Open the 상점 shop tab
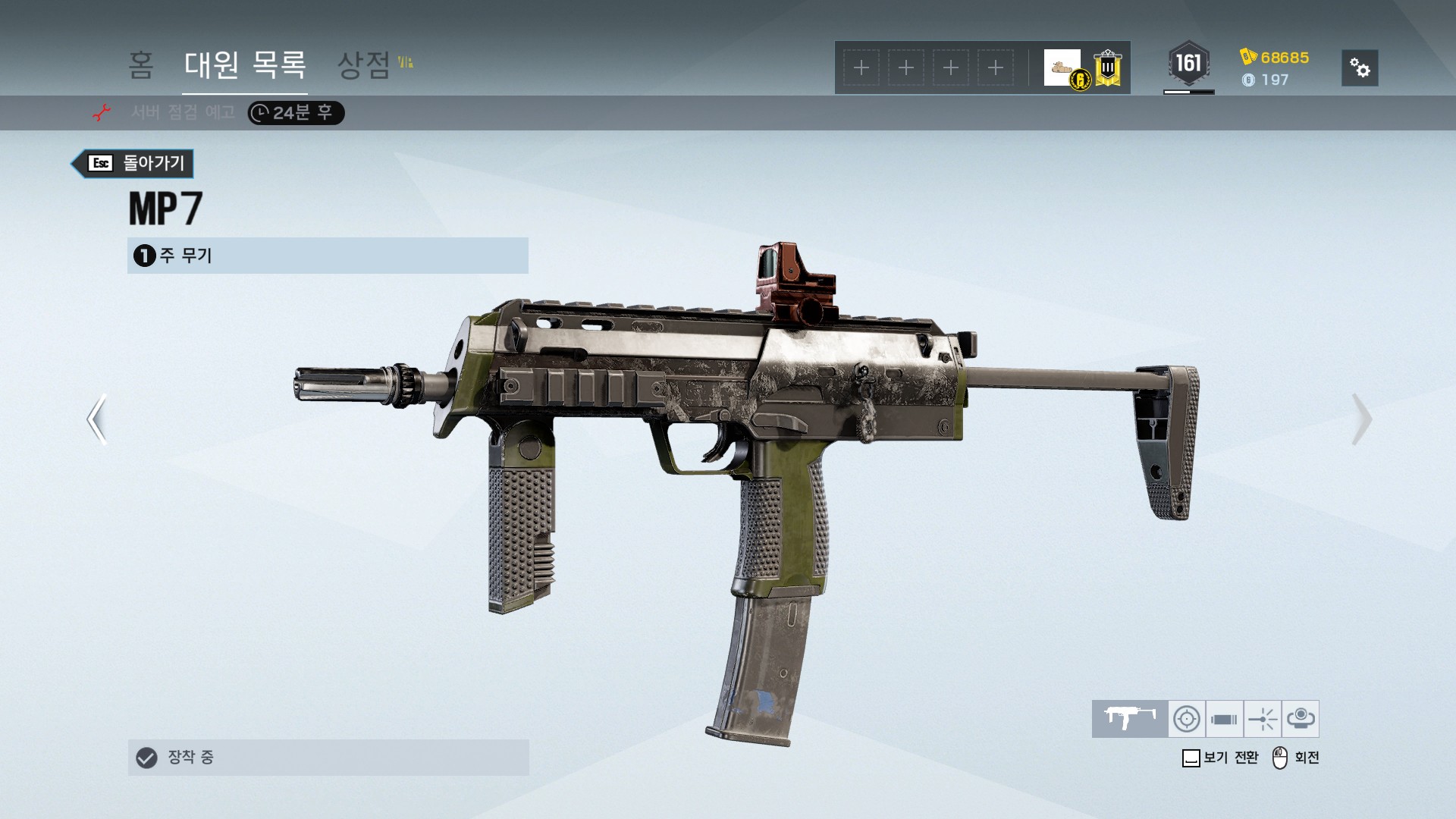 coord(364,65)
